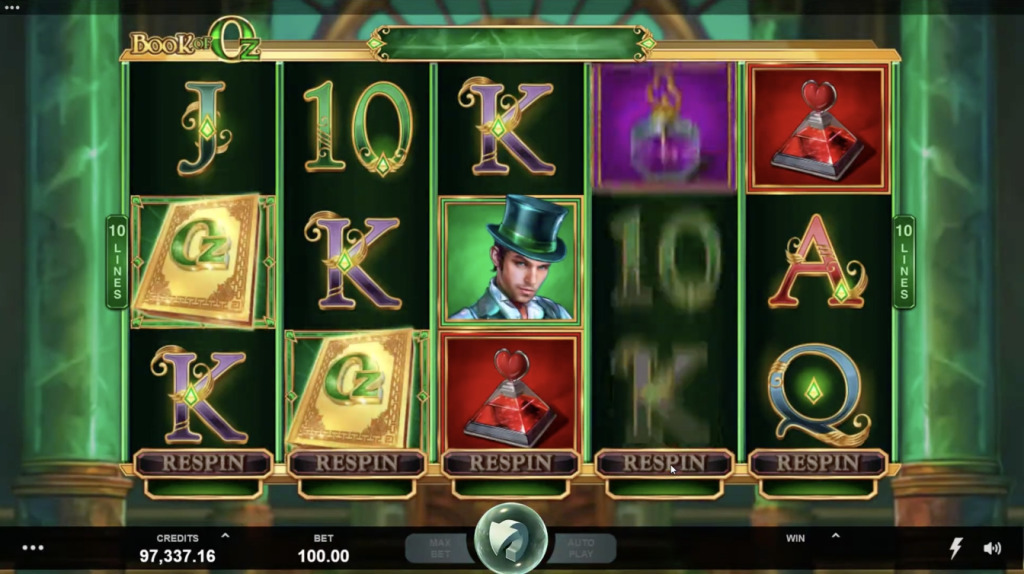
Task: Respin the reel with the purple potion
Action: pyautogui.click(x=664, y=463)
